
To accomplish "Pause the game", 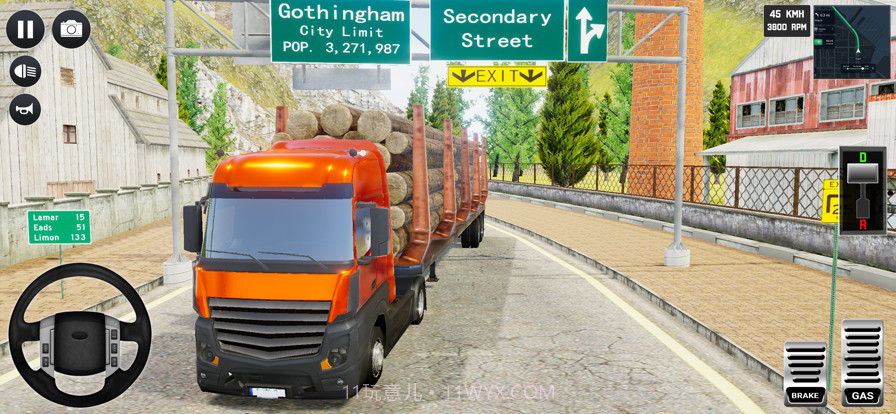I will [x=25, y=29].
